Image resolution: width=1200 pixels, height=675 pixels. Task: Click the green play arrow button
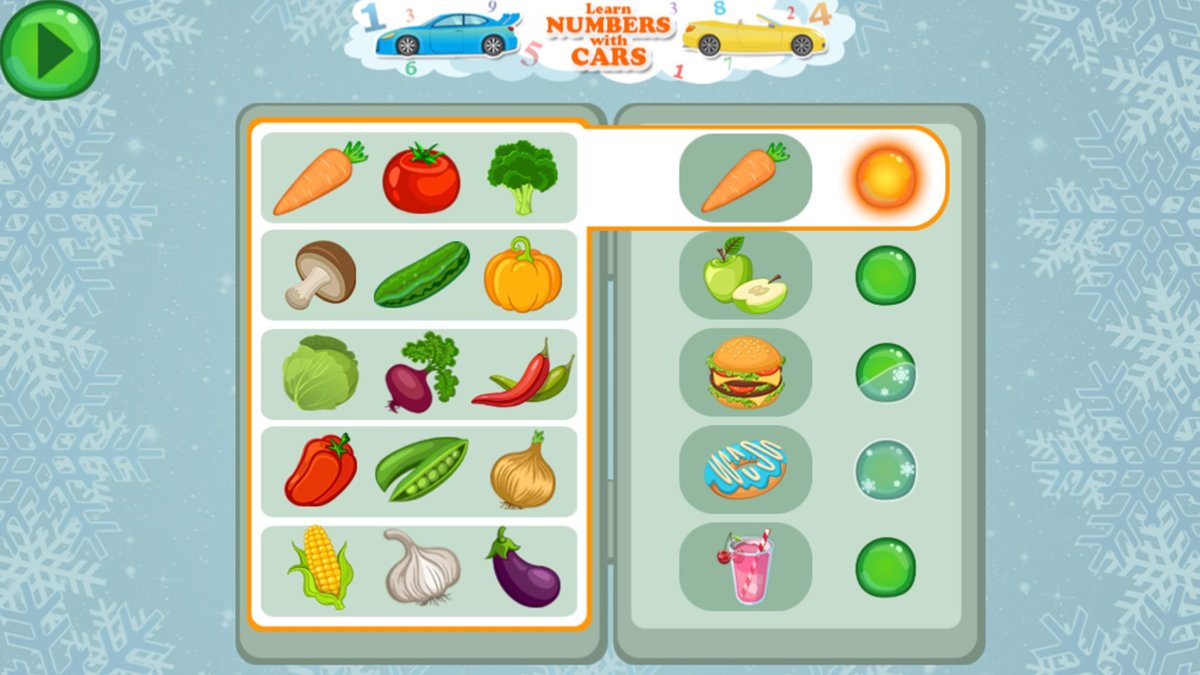pos(49,49)
